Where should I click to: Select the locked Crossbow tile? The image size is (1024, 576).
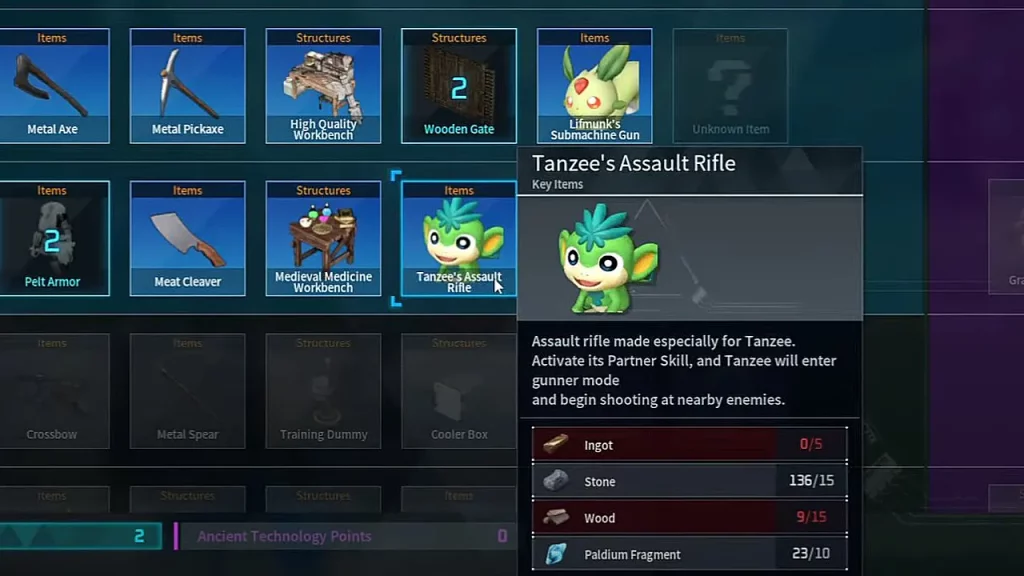coord(52,391)
